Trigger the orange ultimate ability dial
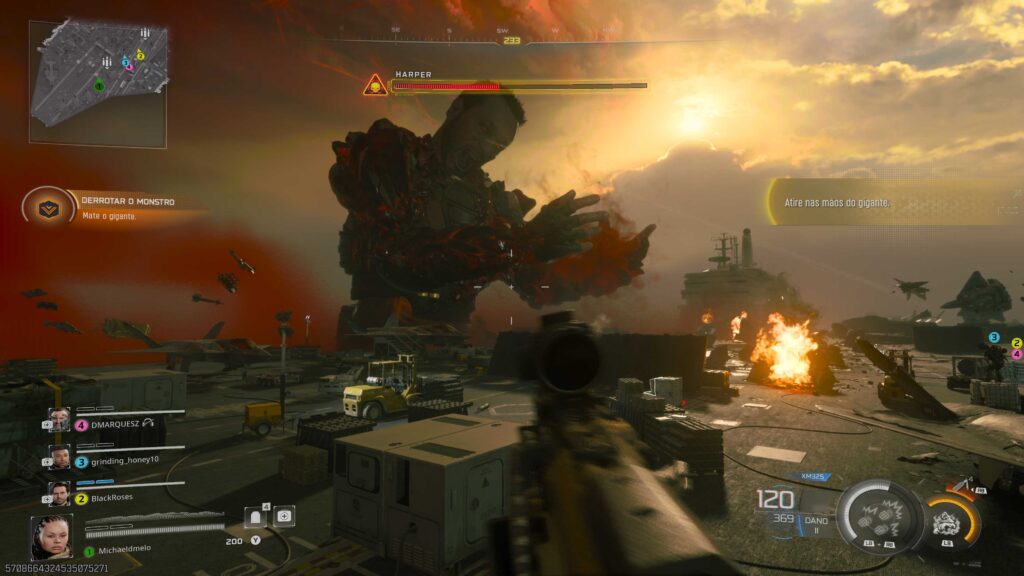1024x576 pixels. coord(947,521)
